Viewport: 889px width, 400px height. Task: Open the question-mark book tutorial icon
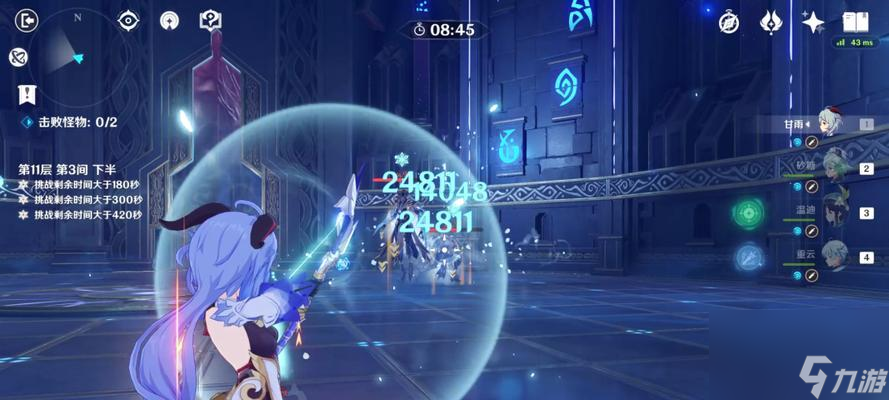pyautogui.click(x=210, y=20)
